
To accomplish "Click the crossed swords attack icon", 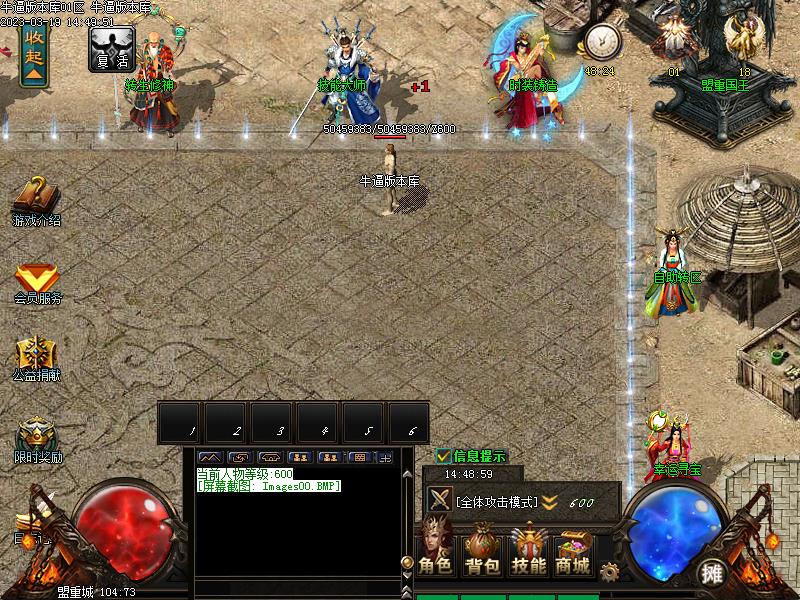I will (439, 500).
